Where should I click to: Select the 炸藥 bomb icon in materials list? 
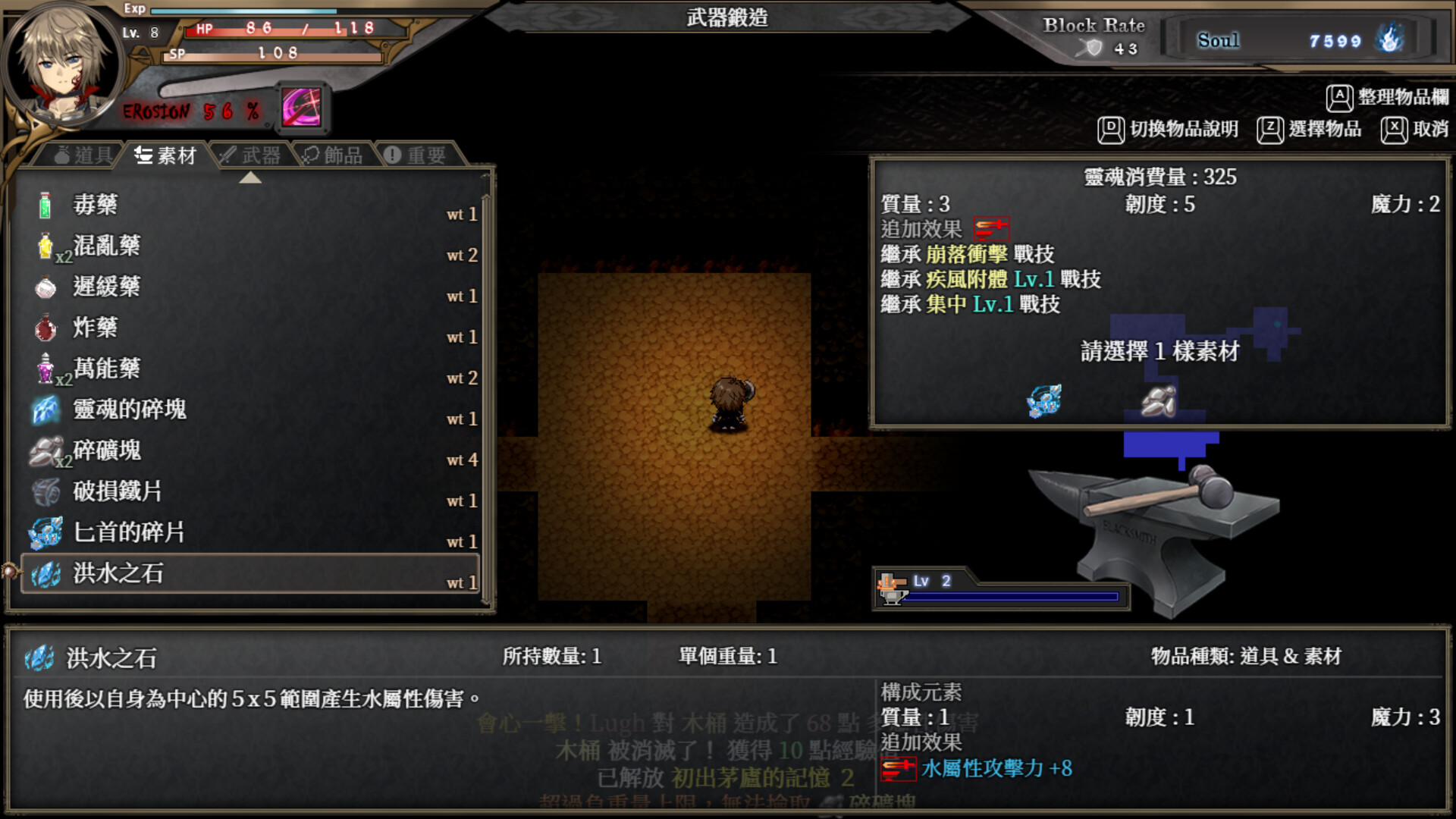[x=43, y=326]
